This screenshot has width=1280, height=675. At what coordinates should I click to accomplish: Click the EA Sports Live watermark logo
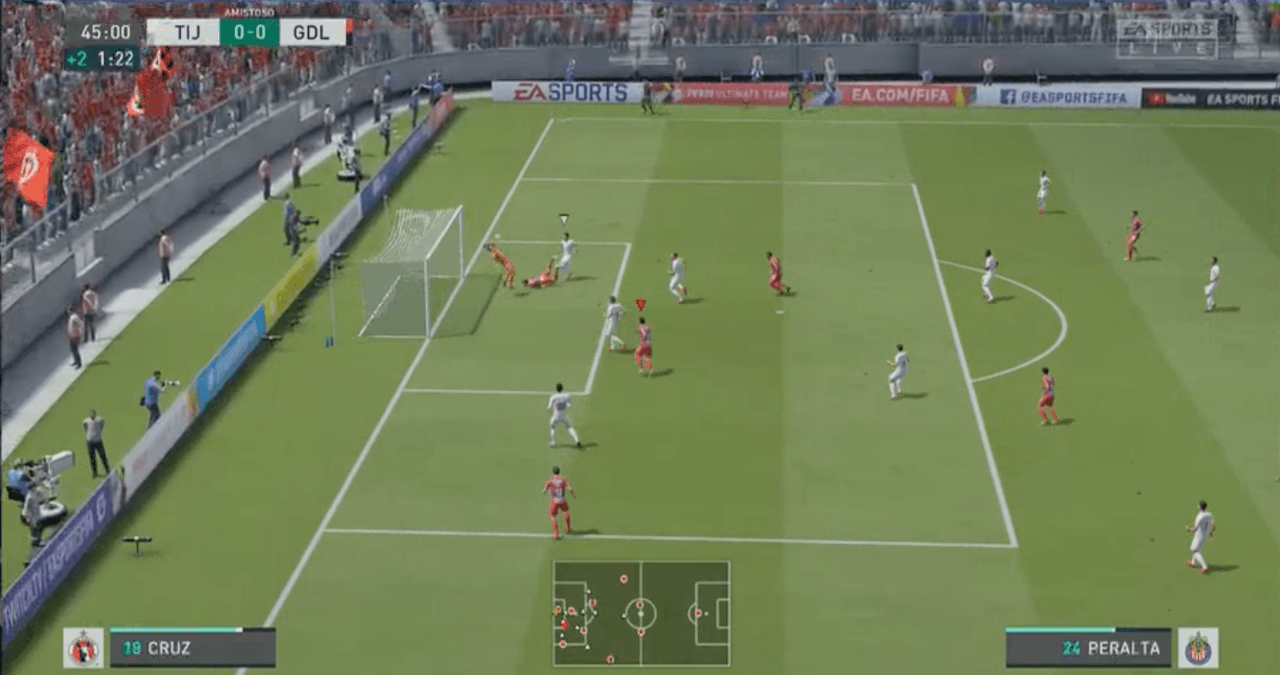pyautogui.click(x=1167, y=38)
